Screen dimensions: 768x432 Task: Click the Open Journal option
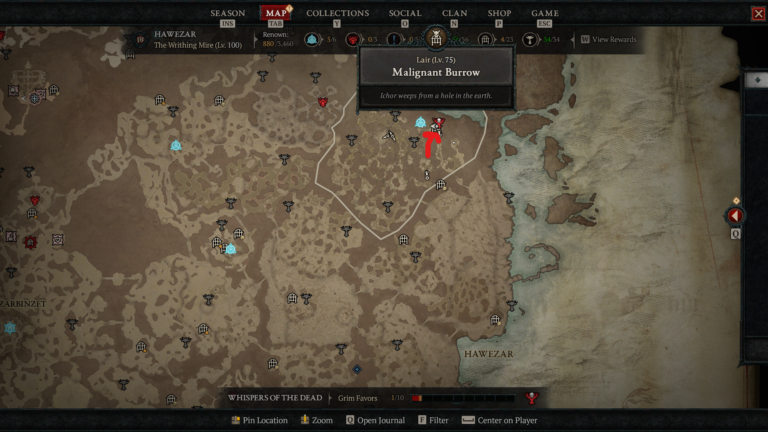pos(376,420)
